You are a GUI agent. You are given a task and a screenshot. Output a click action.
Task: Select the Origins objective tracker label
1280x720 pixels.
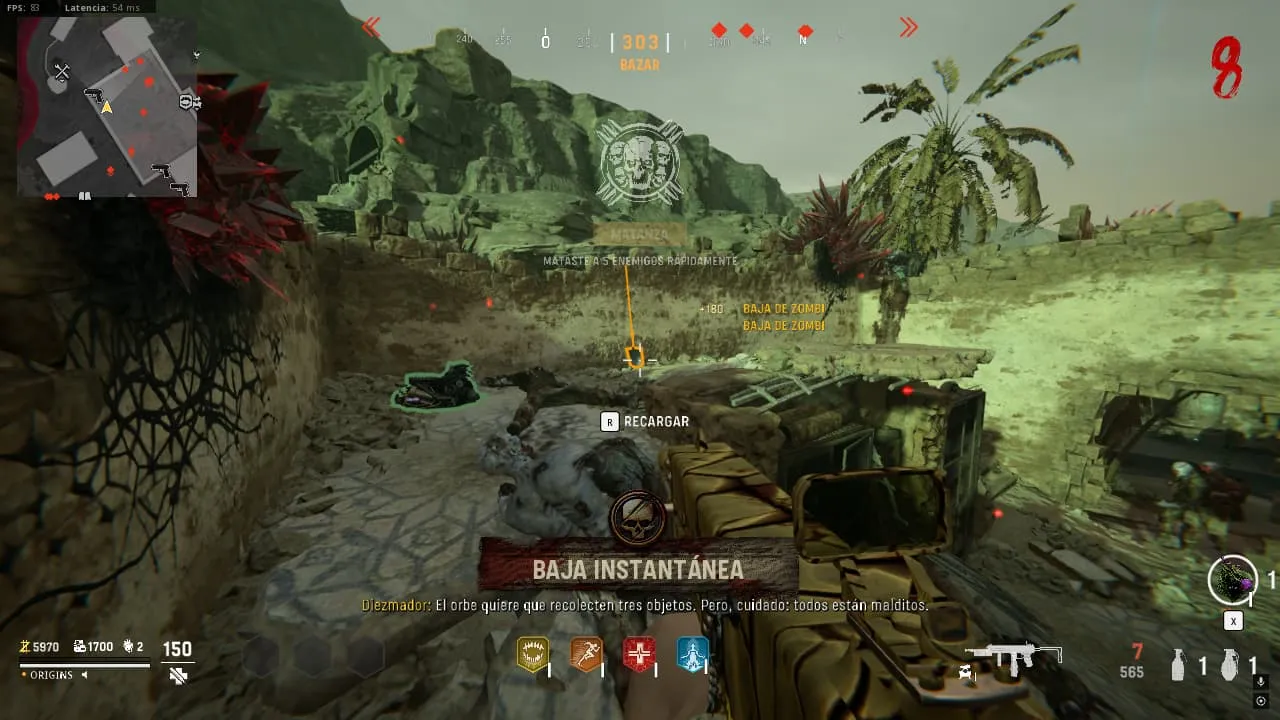pyautogui.click(x=50, y=675)
